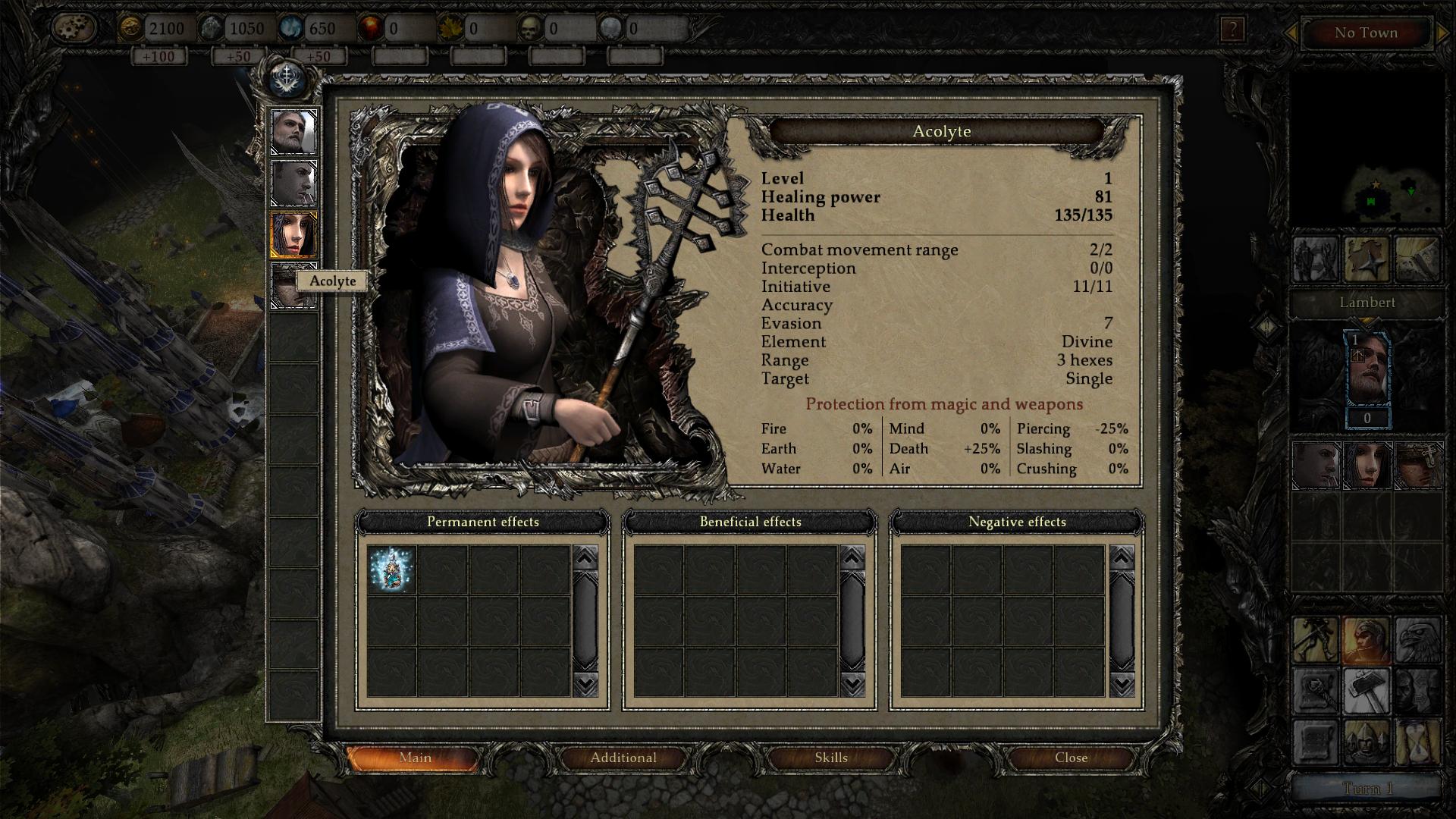
Task: Click the eagle head icon
Action: pyautogui.click(x=1417, y=640)
